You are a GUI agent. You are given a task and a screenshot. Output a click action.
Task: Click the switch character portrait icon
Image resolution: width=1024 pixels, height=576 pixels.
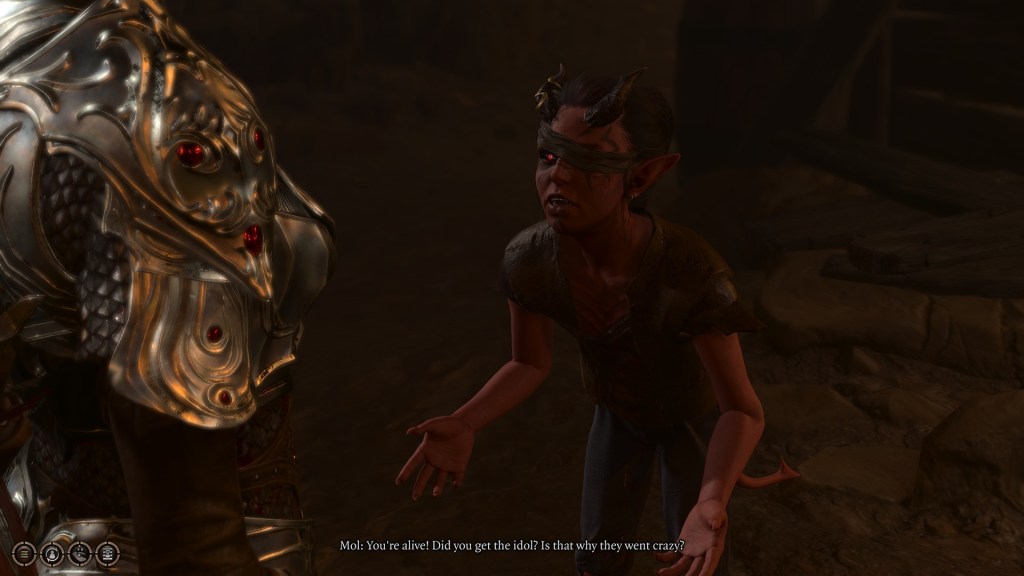pyautogui.click(x=52, y=552)
